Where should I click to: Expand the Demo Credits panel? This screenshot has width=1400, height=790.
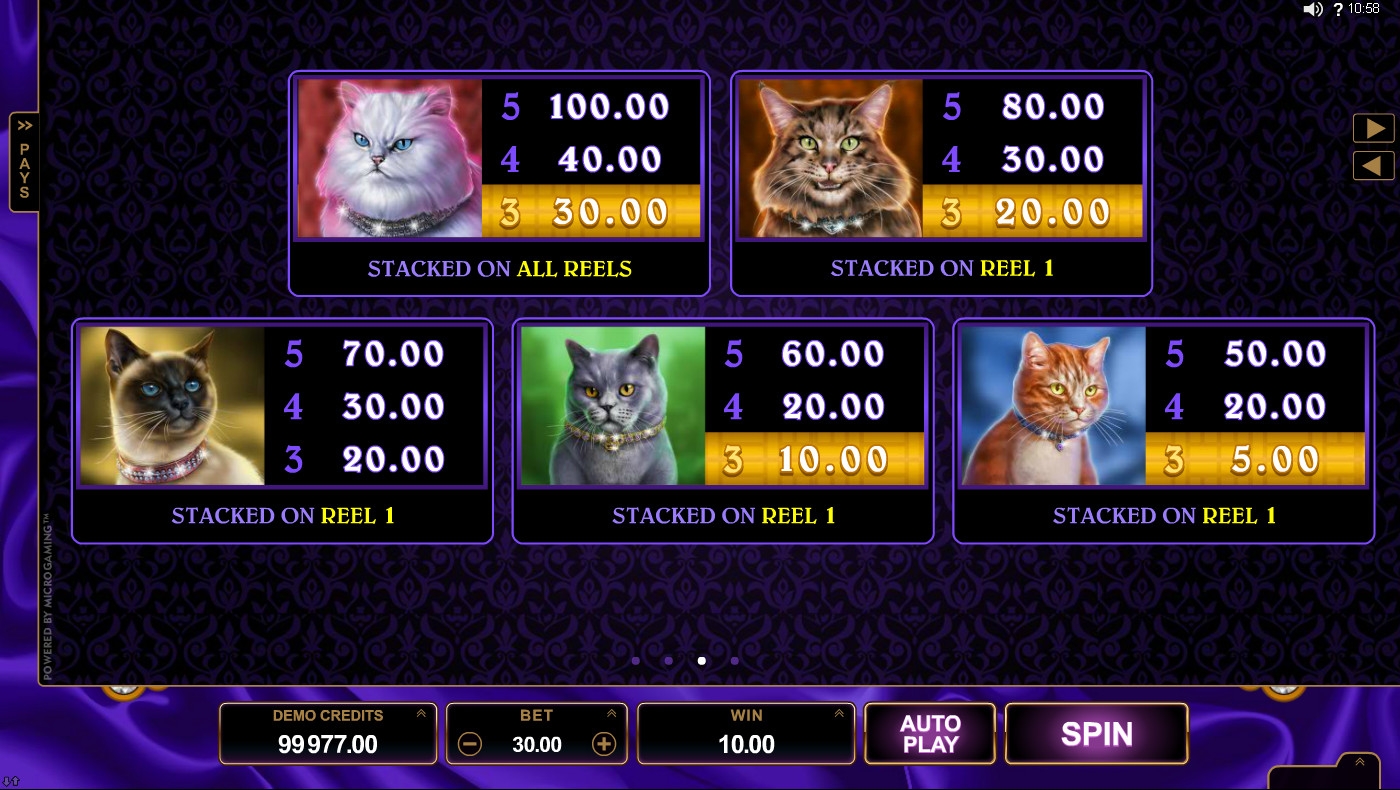click(421, 714)
